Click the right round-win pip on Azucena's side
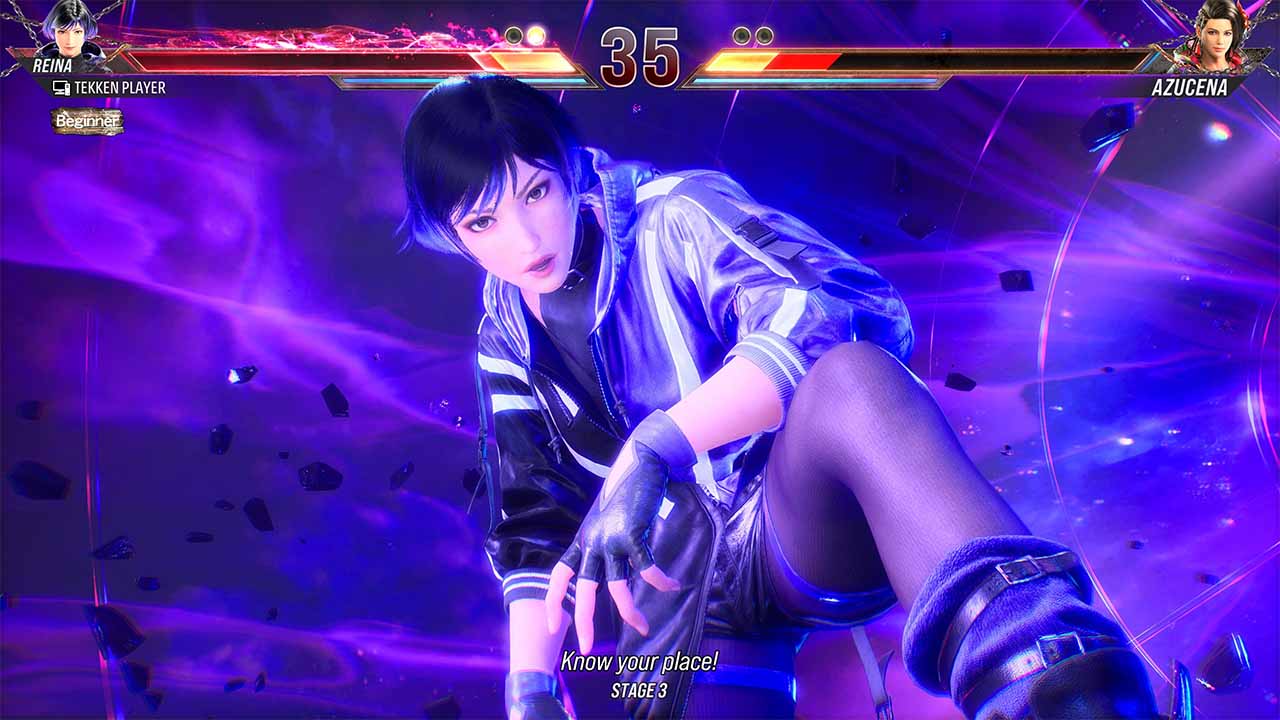The width and height of the screenshot is (1280, 720). [763, 35]
